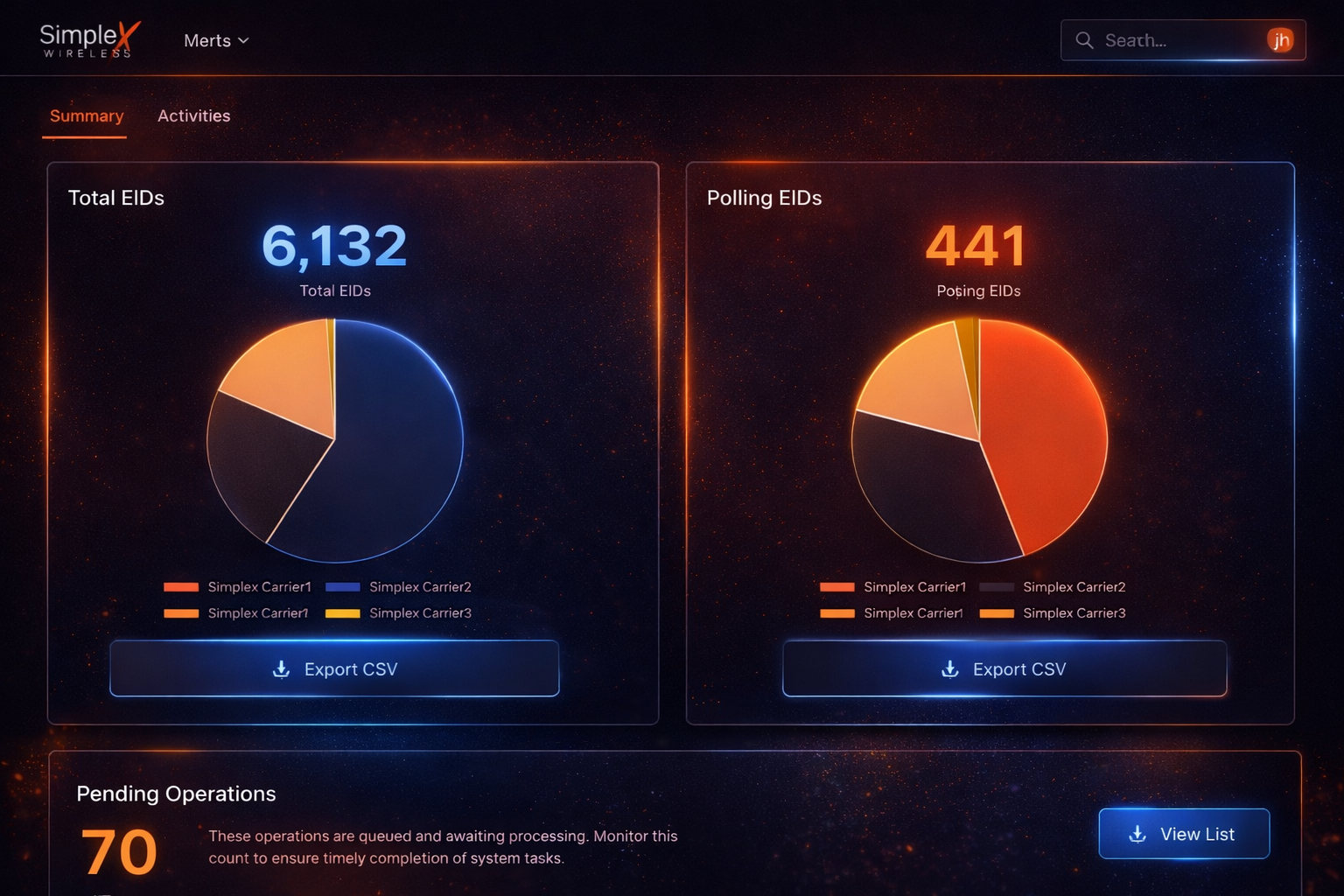Open View List for pending operations
The height and width of the screenshot is (896, 1344).
pos(1184,834)
